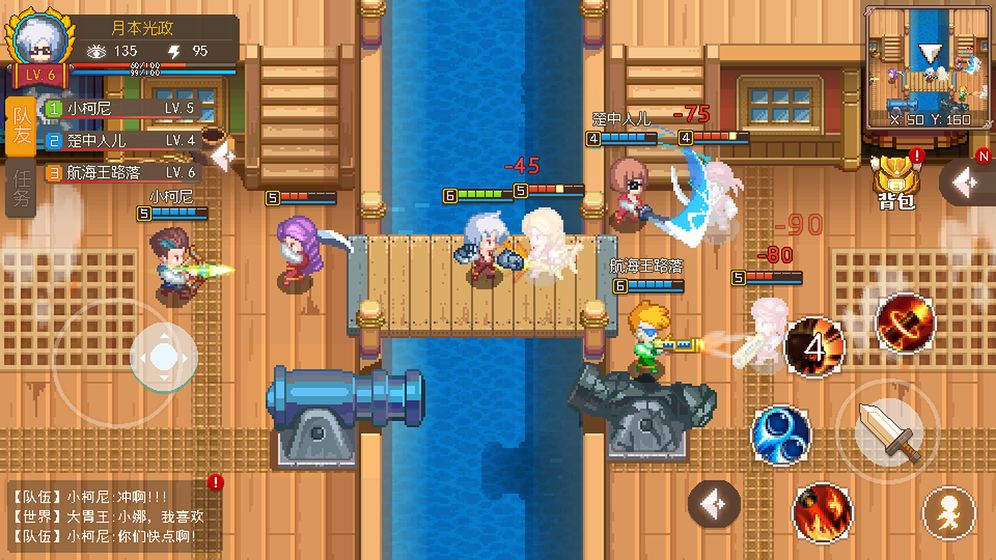Activate the red spinning slash skill
Viewport: 996px width, 560px height.
[905, 322]
